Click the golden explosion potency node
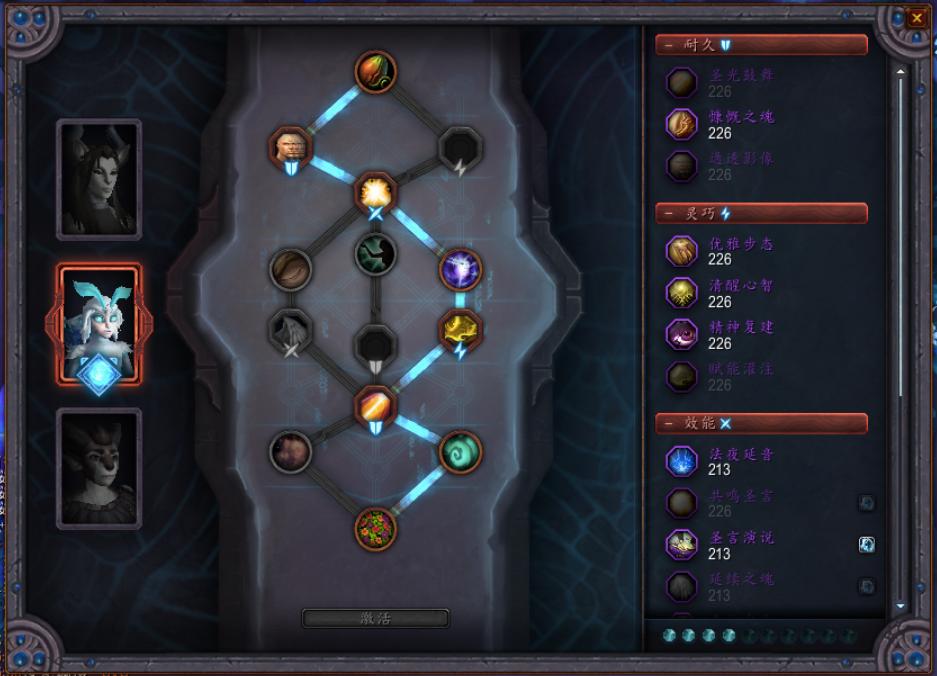The image size is (937, 676). pos(376,191)
